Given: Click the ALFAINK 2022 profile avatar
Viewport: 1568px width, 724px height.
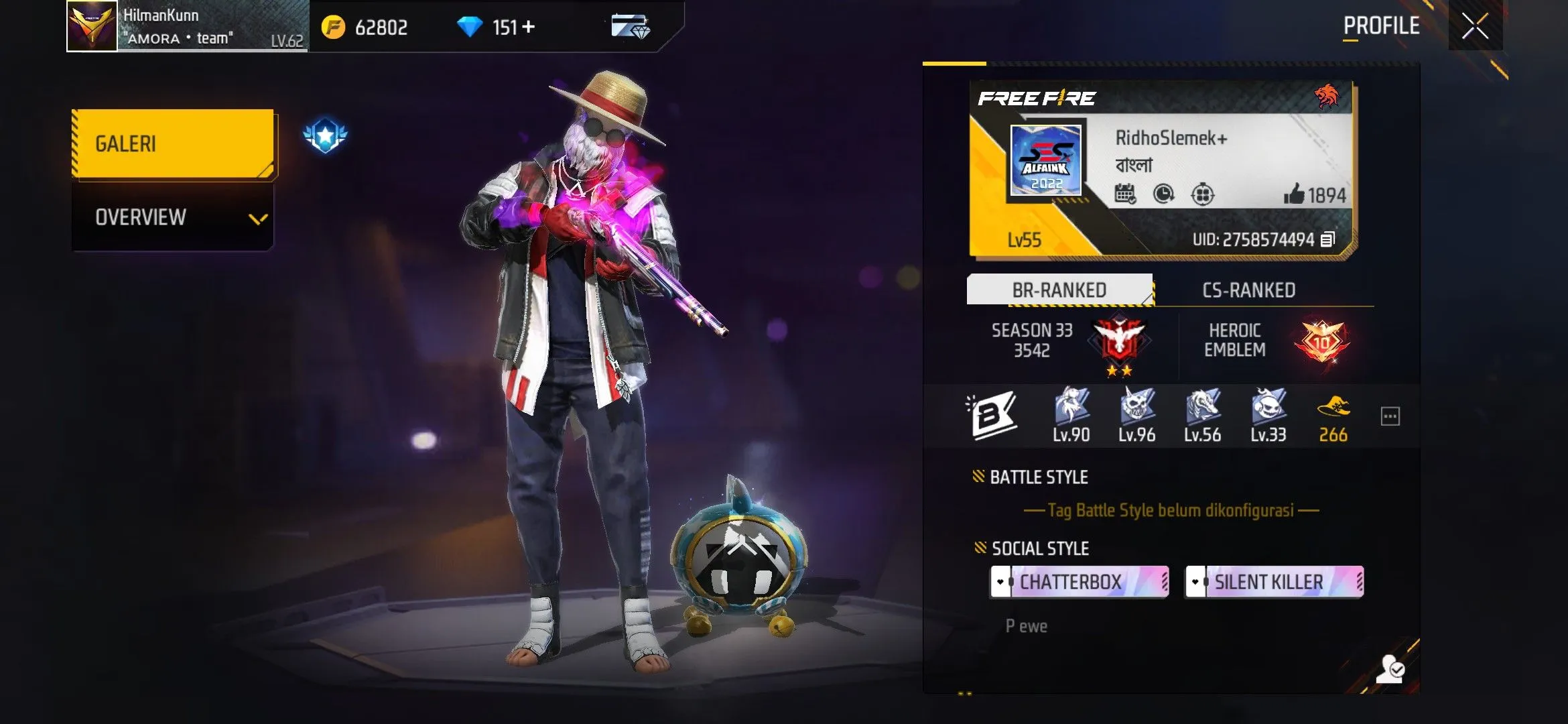Looking at the screenshot, I should pyautogui.click(x=1045, y=160).
